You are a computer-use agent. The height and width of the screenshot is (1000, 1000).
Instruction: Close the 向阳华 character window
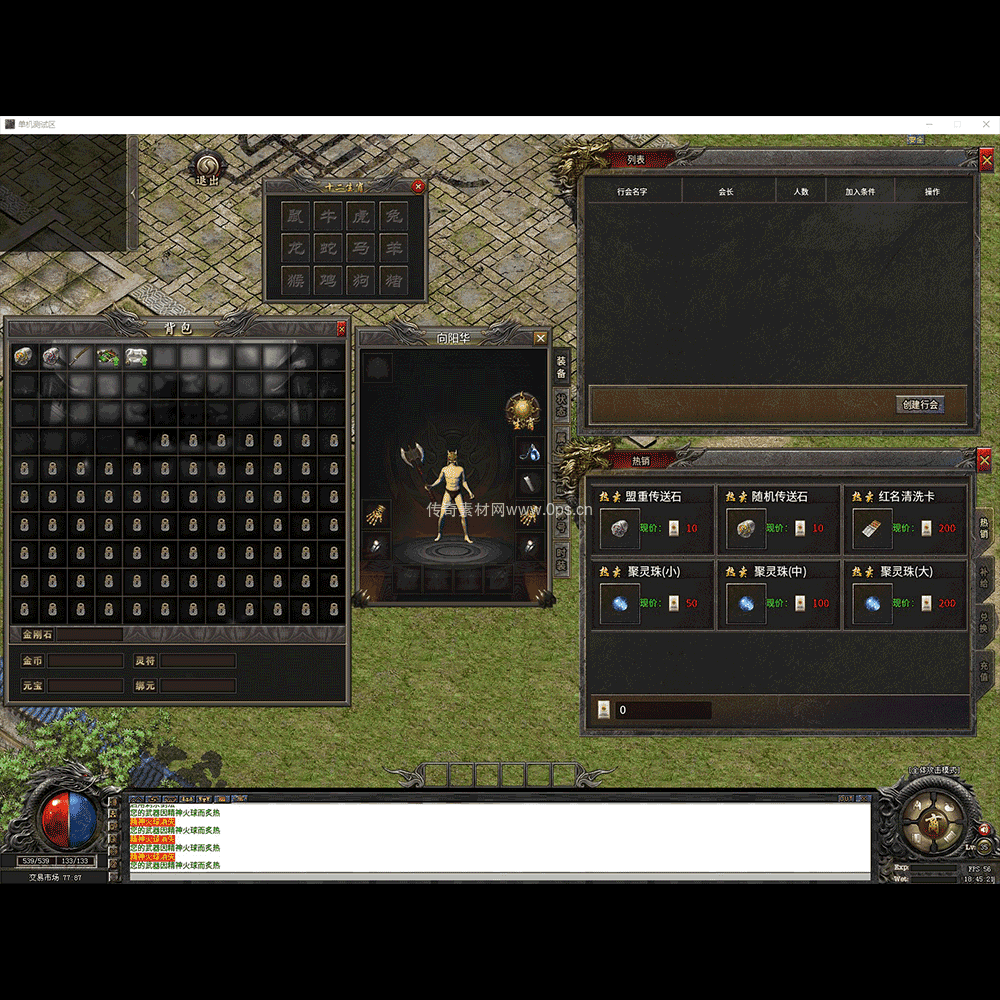541,338
